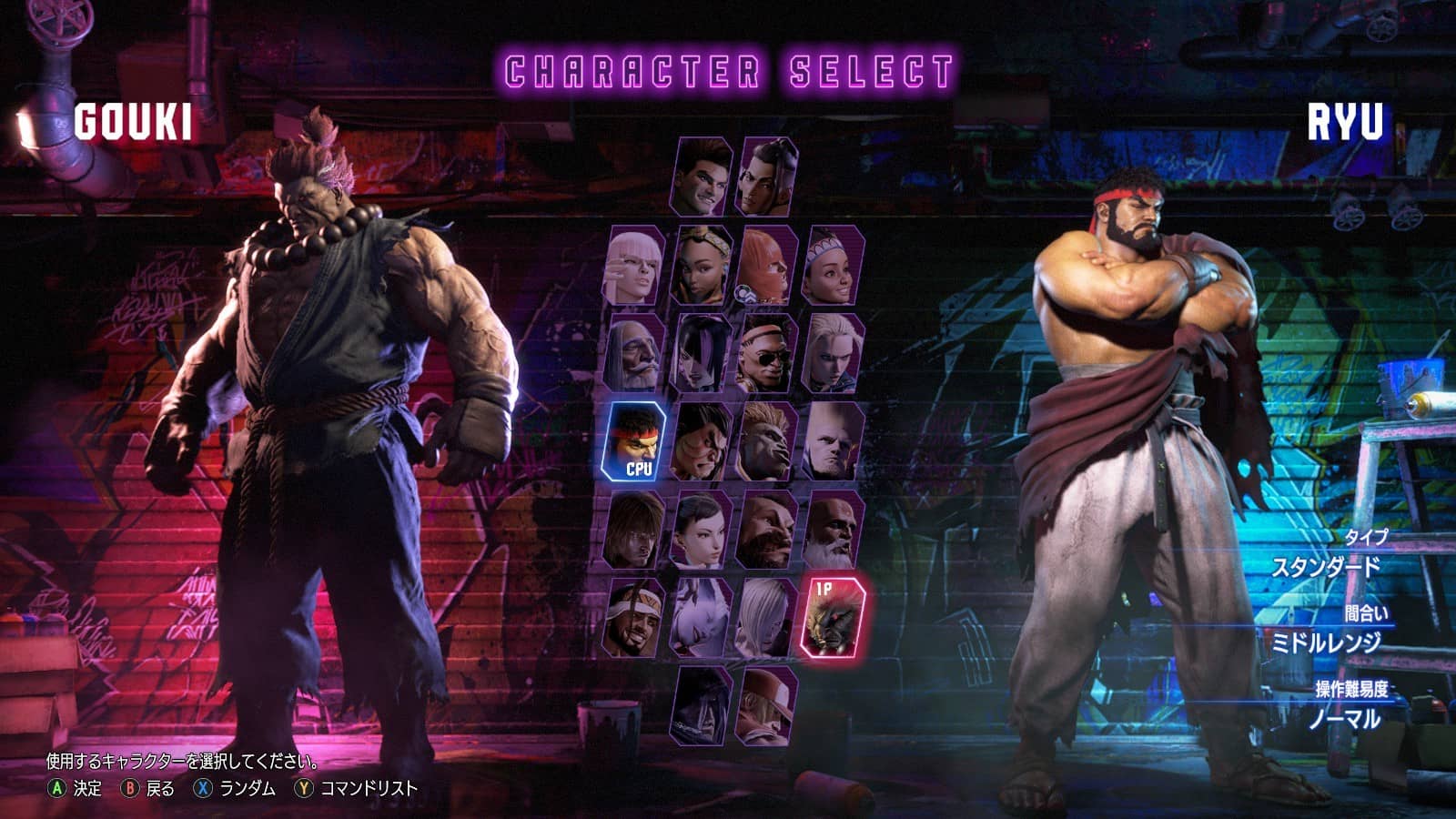
Task: Select Lily's portrait tile
Action: point(833,266)
